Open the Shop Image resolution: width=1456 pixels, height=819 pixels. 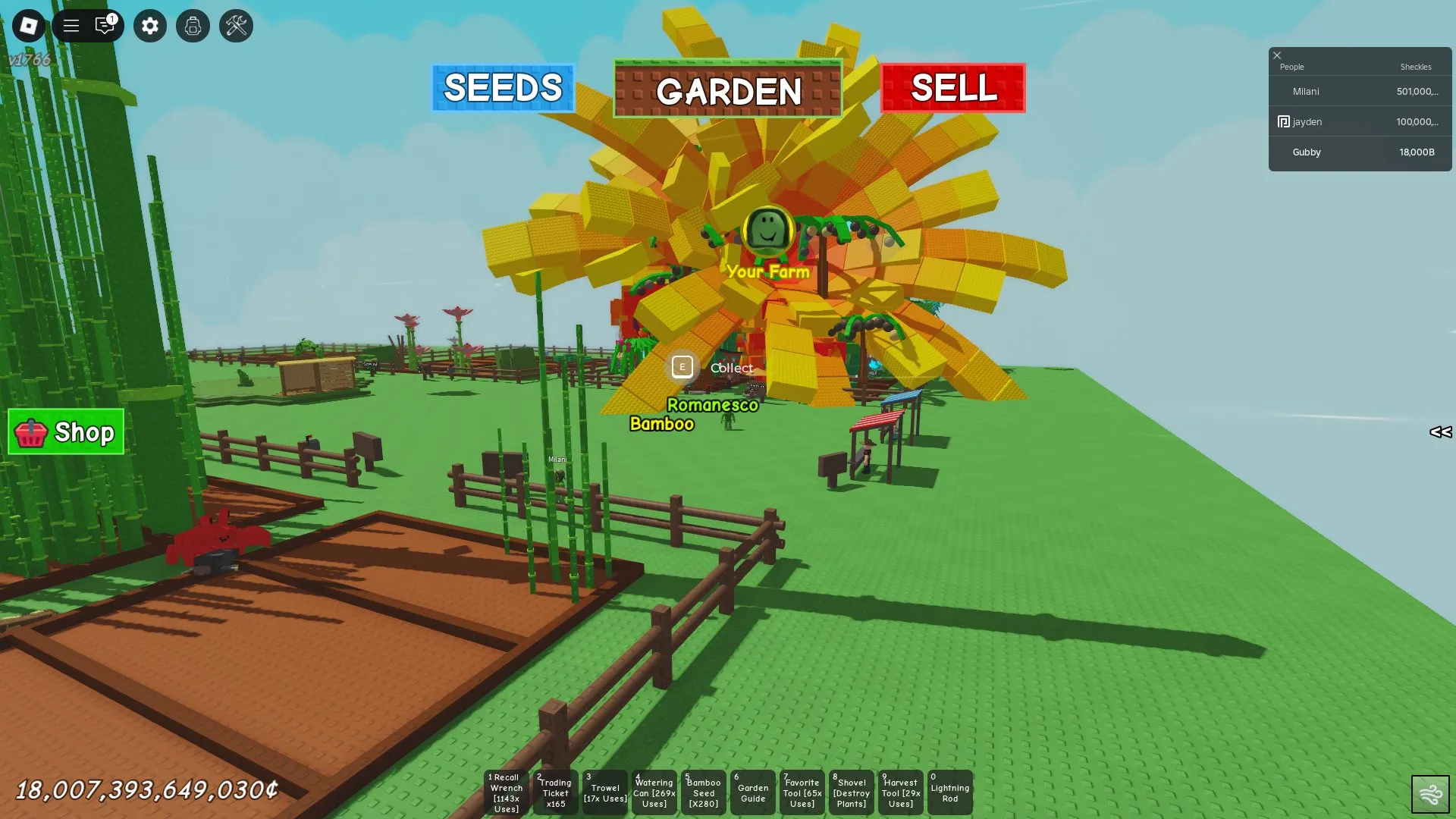pyautogui.click(x=65, y=432)
